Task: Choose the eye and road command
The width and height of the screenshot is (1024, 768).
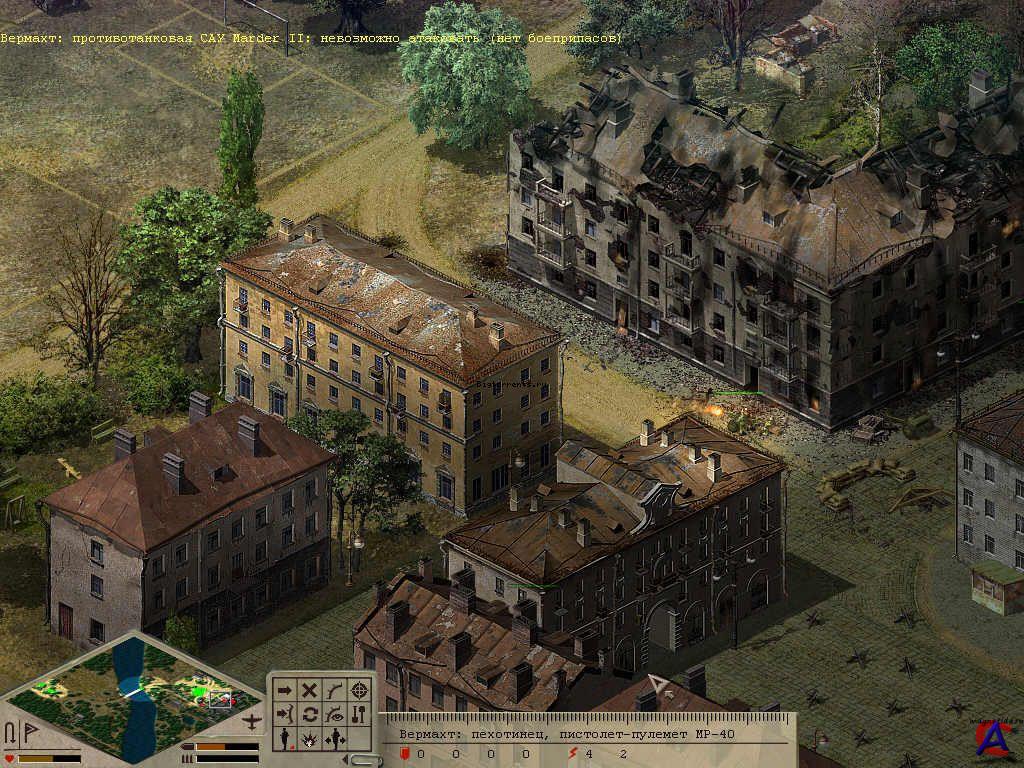Action: pos(334,714)
